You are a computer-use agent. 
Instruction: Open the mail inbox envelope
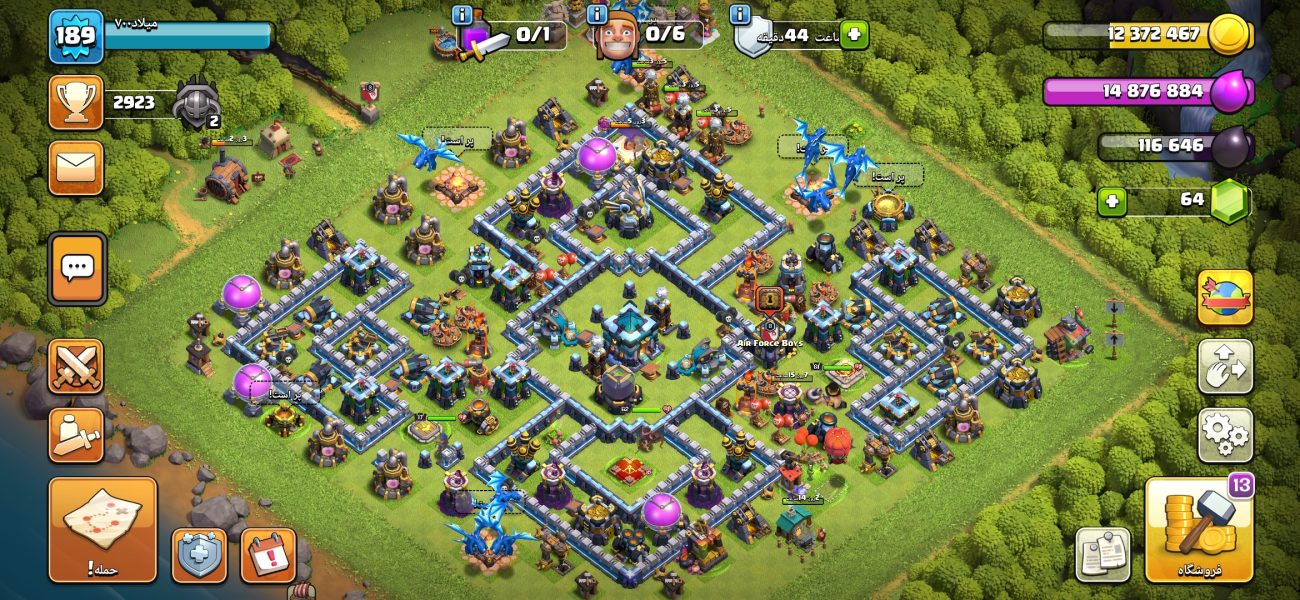coord(76,167)
